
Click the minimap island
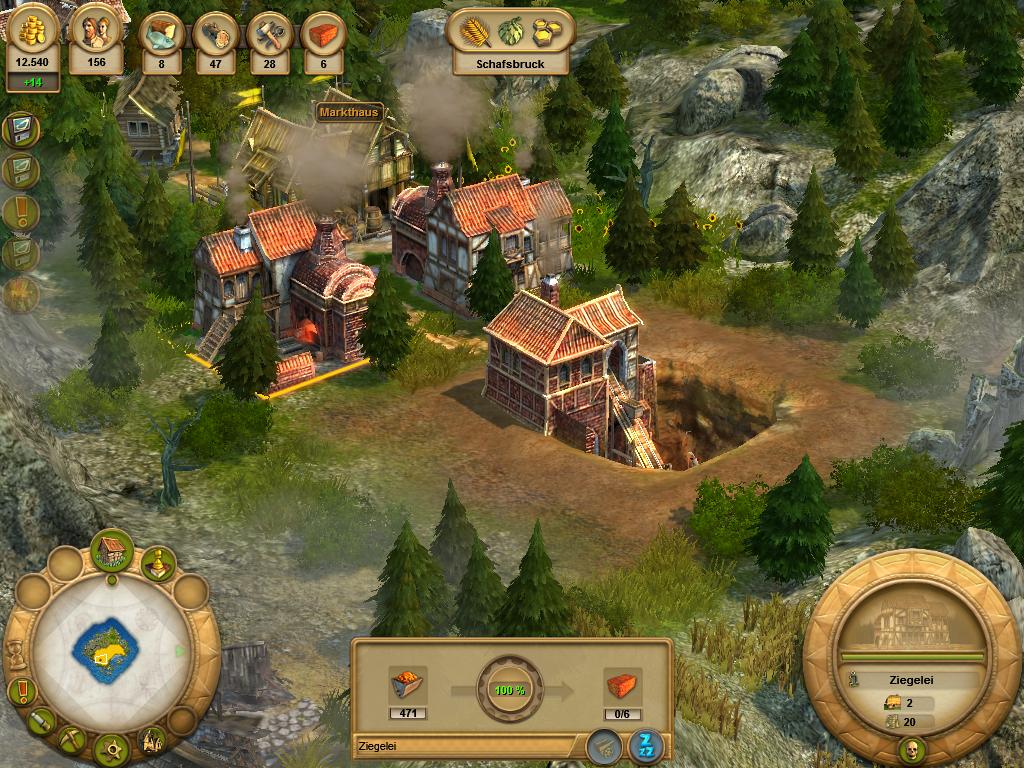tap(105, 651)
